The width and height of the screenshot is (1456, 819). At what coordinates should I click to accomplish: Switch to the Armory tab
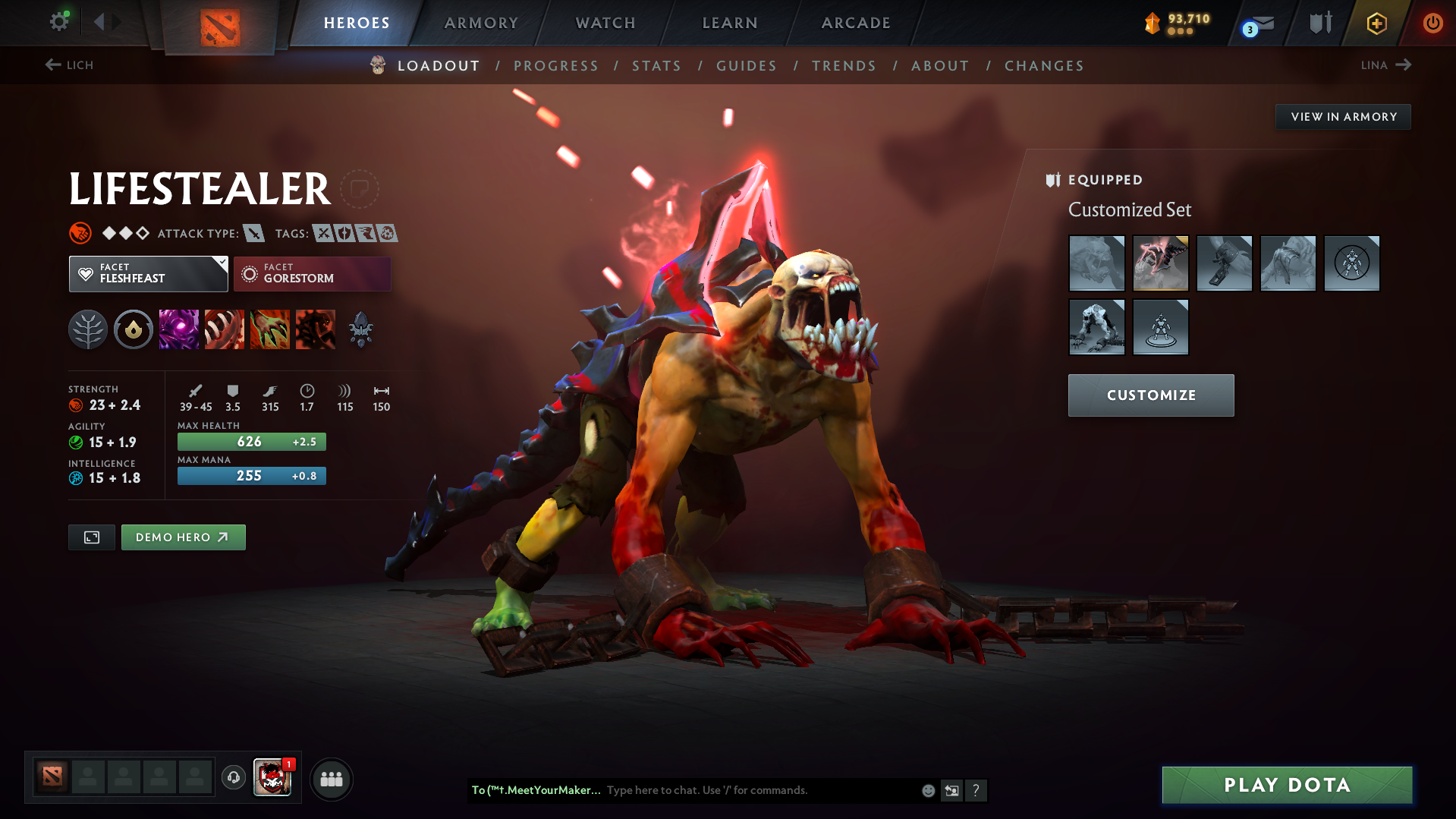(x=481, y=23)
